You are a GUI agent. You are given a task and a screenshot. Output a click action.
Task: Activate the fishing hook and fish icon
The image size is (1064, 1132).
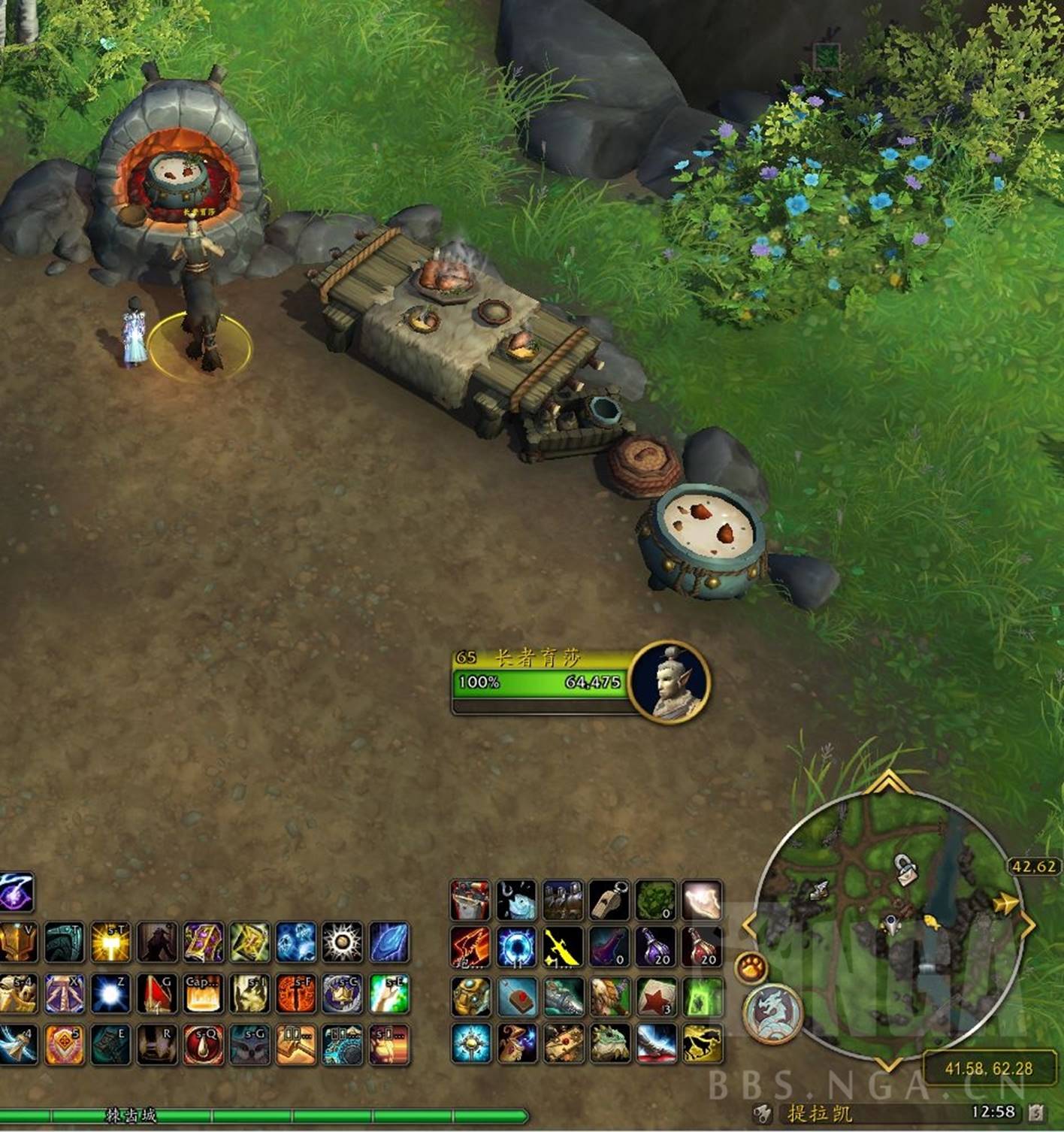[x=516, y=900]
